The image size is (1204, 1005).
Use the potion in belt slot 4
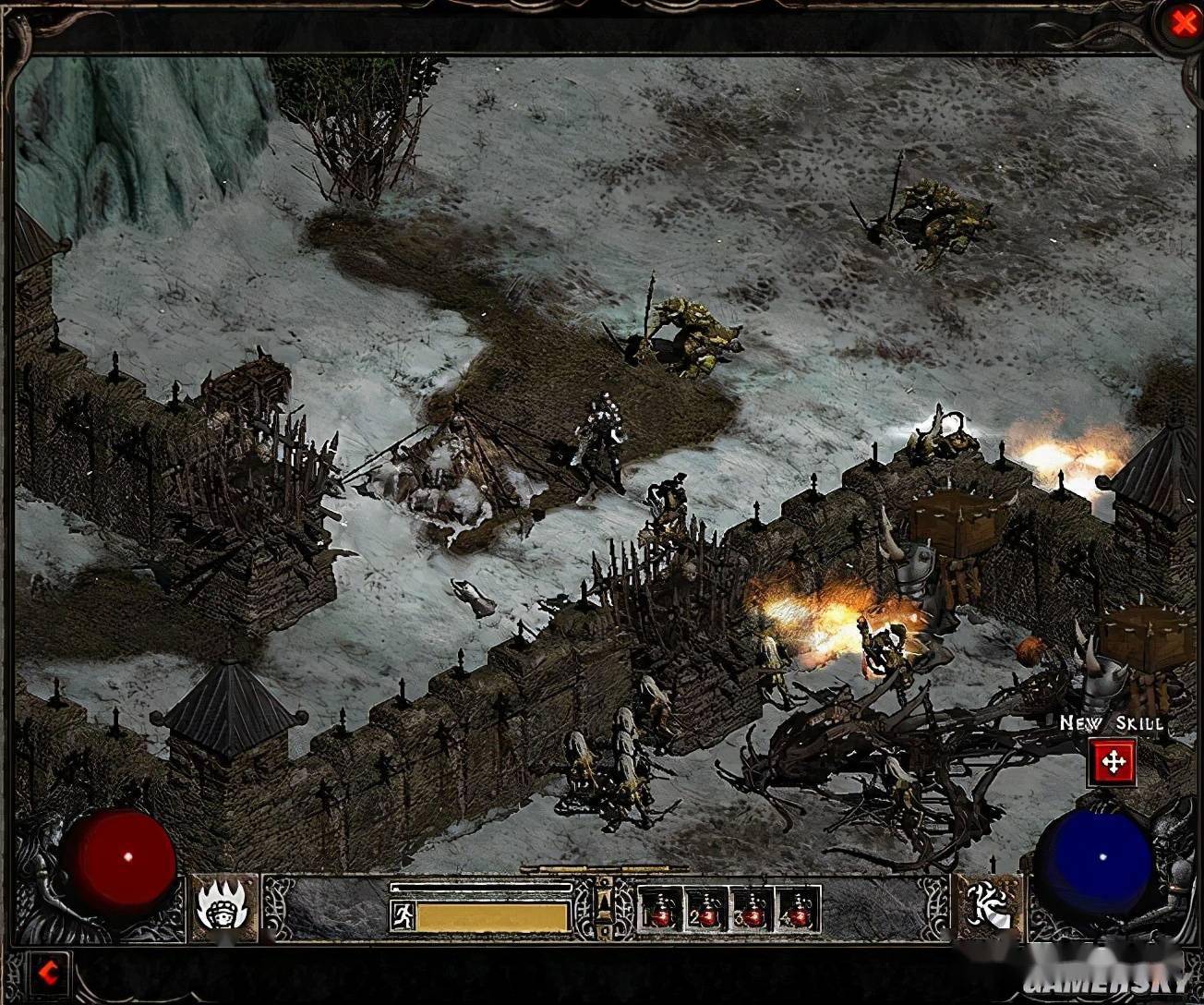pyautogui.click(x=798, y=910)
